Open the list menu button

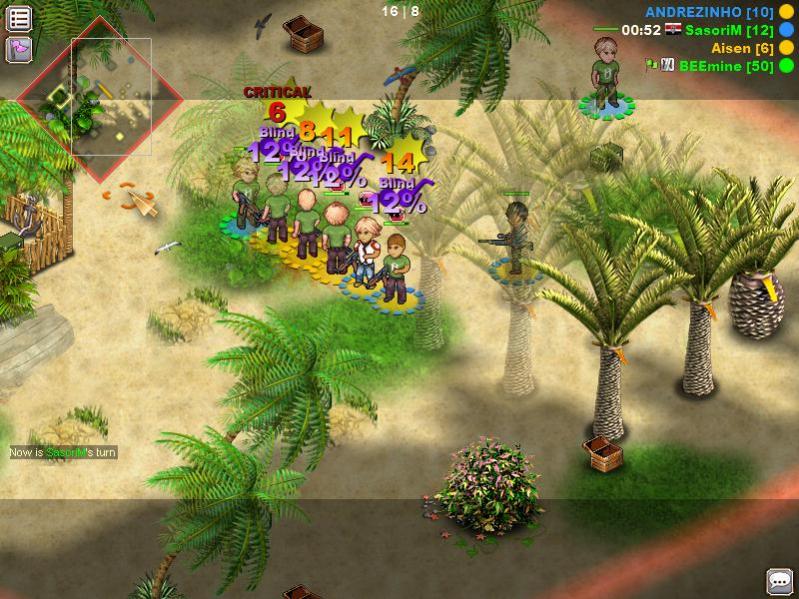[19, 18]
